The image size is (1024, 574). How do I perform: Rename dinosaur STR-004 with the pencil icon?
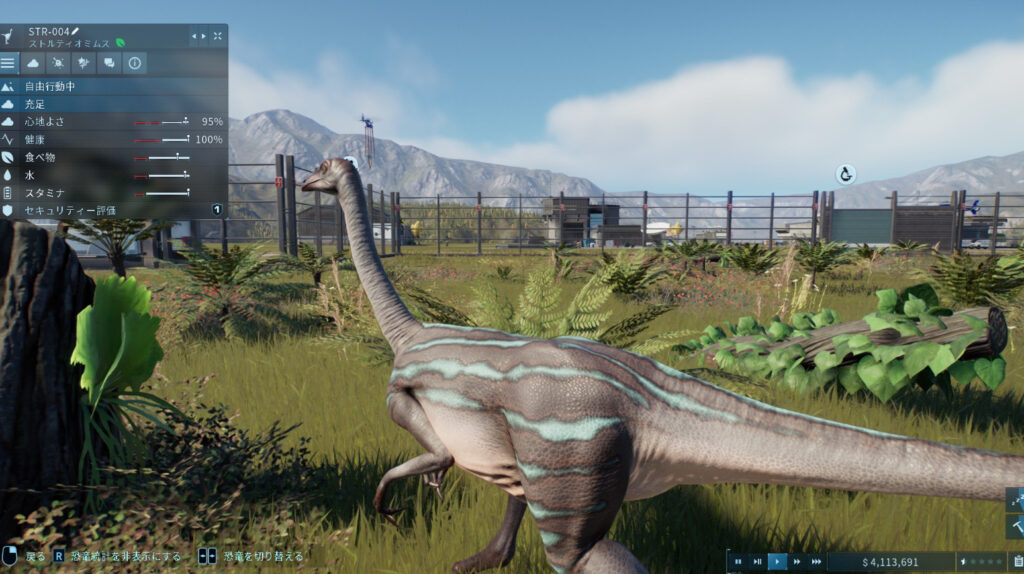coord(75,31)
